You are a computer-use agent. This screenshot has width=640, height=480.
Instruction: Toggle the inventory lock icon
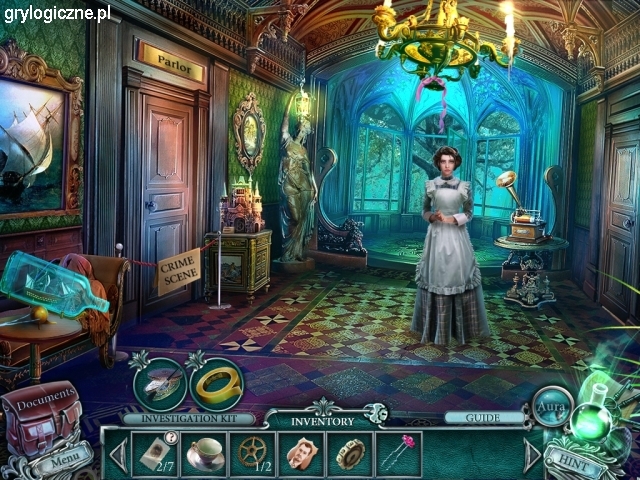click(x=375, y=412)
